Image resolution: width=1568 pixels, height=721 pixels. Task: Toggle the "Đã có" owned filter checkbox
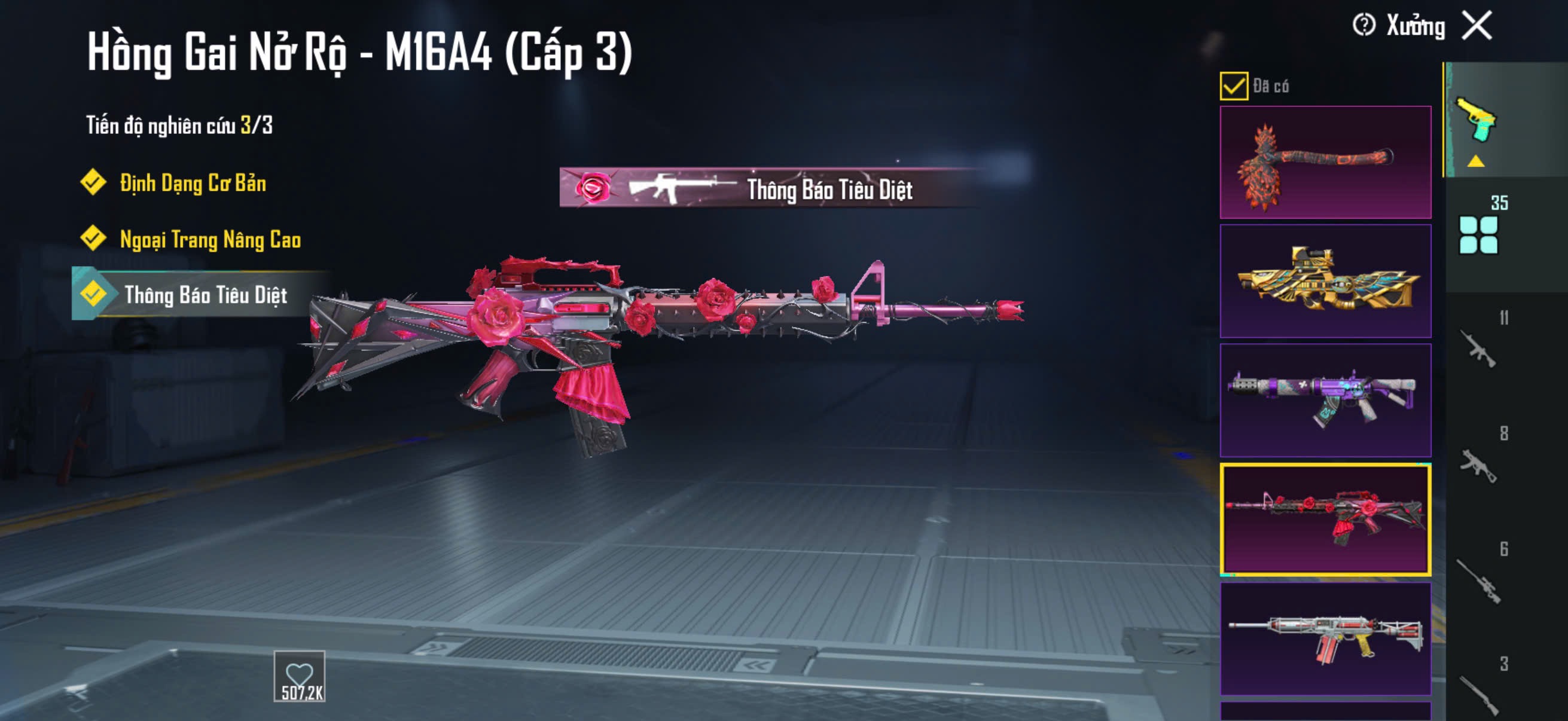(x=1233, y=85)
